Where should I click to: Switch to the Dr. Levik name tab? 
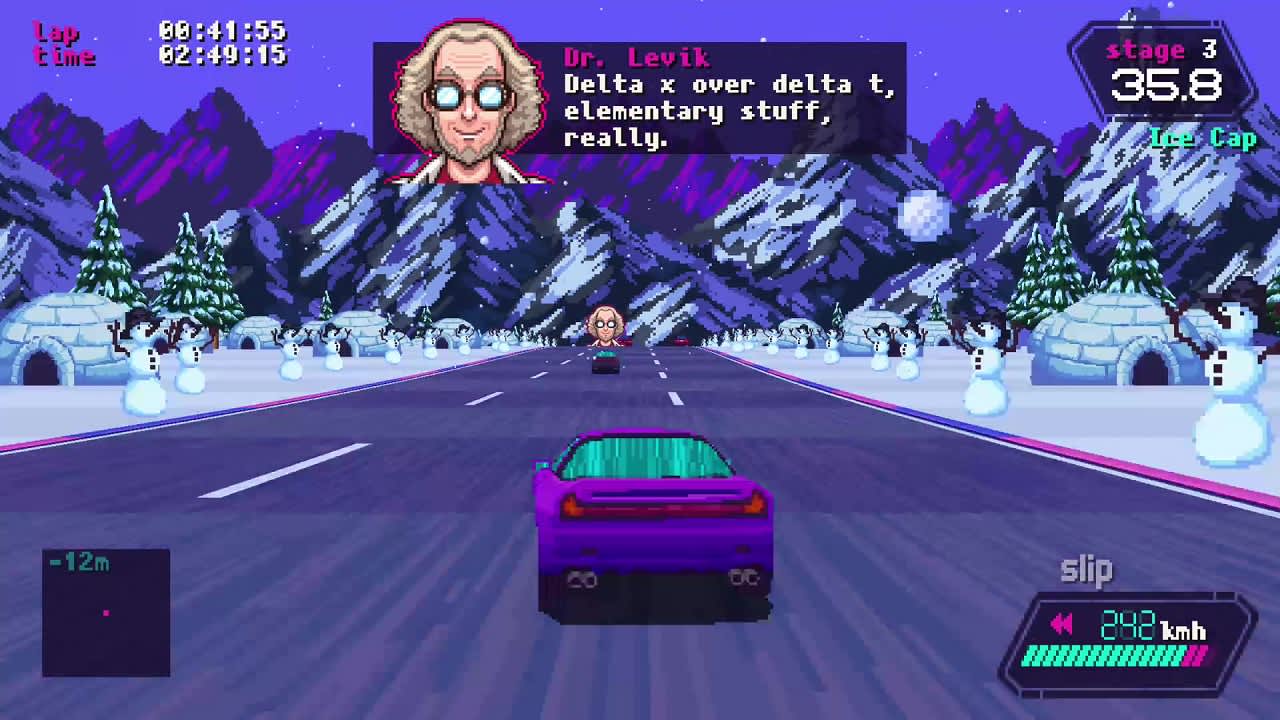[635, 57]
